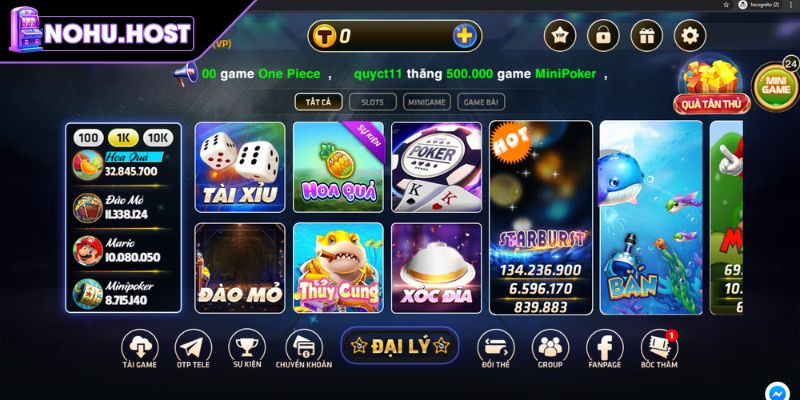Launch the Xóc Đĩa game
This screenshot has width=800, height=400.
click(x=436, y=267)
